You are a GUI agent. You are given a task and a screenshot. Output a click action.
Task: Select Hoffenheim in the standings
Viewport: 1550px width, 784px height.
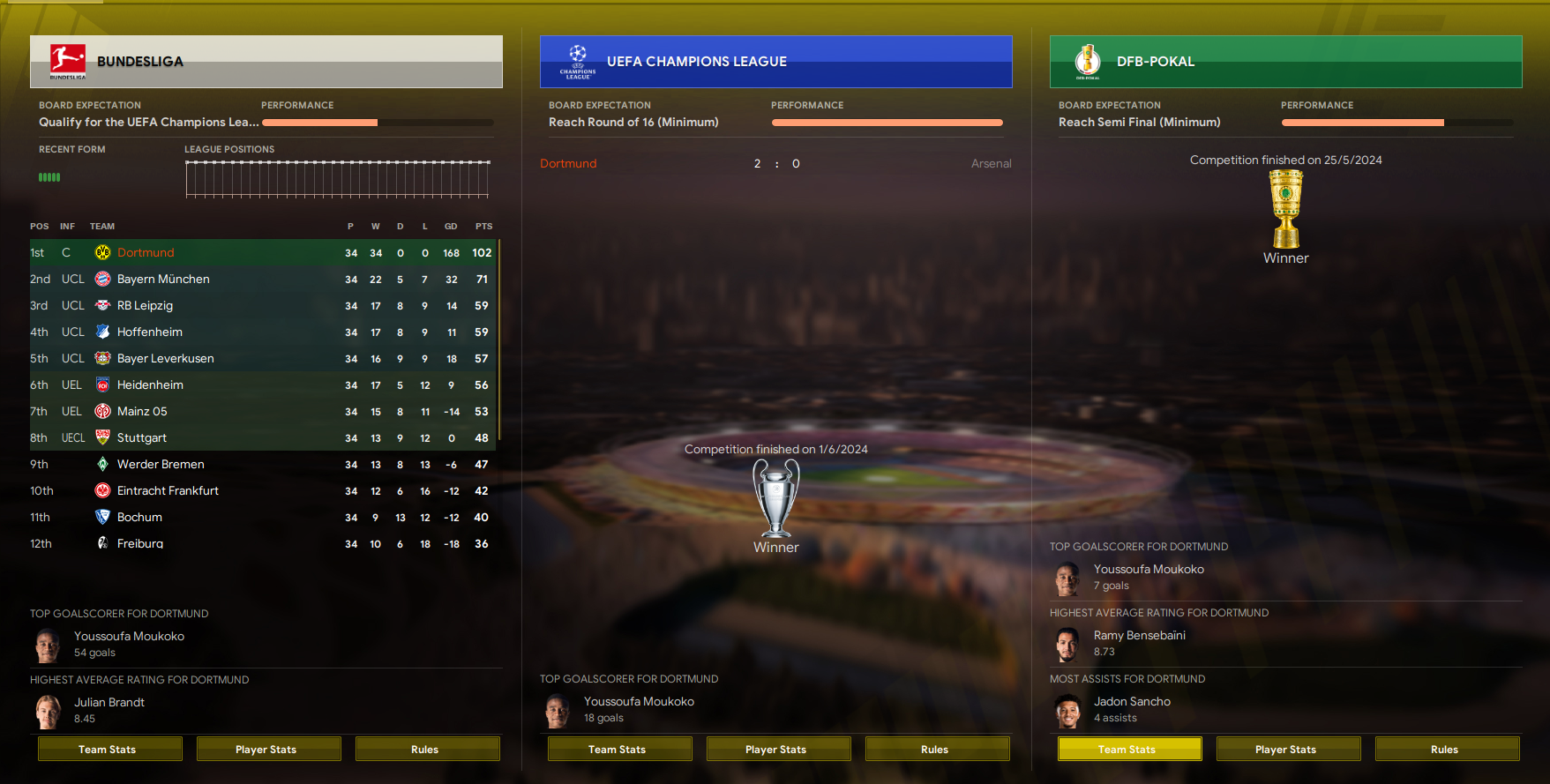click(x=150, y=332)
